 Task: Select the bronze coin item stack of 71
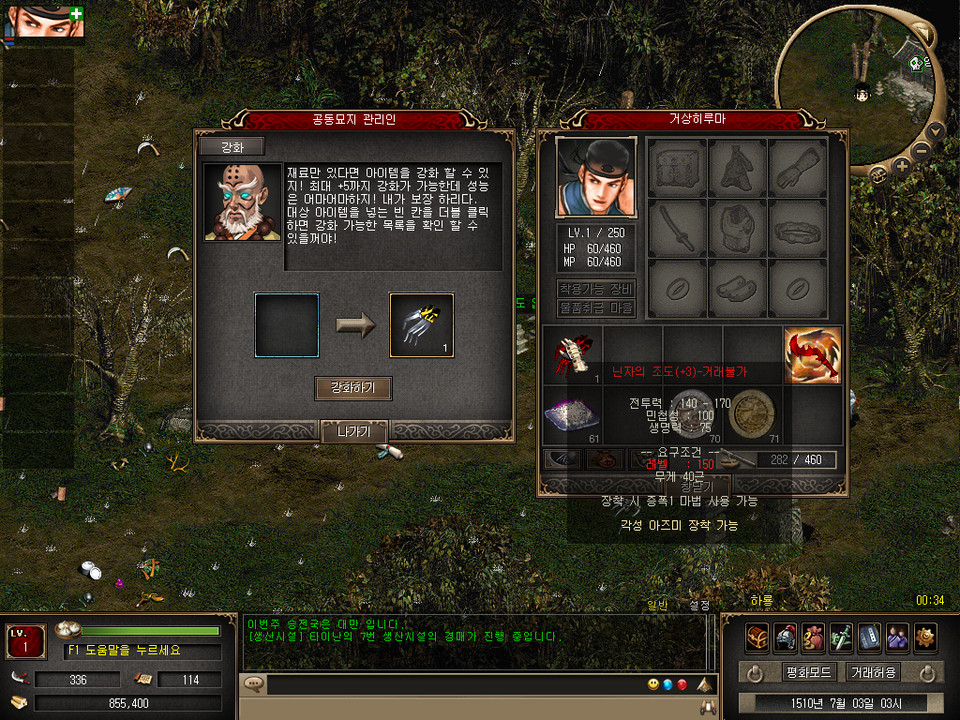tap(752, 414)
